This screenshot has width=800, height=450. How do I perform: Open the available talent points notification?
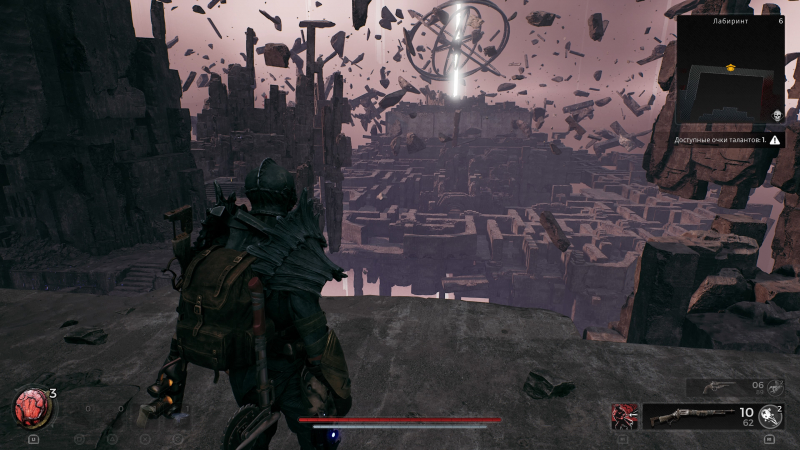point(728,141)
